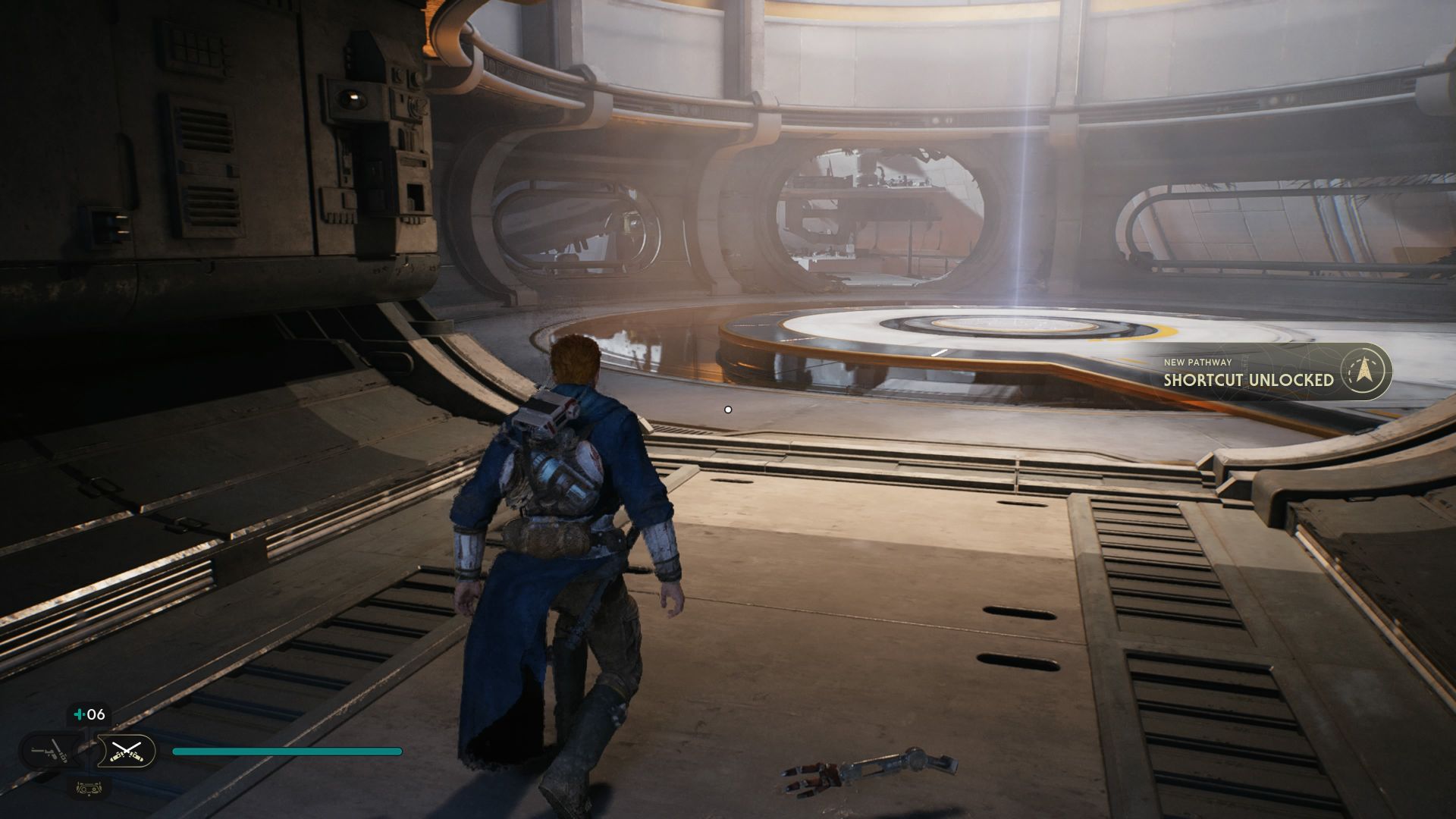Click the compass navigation icon in shortcut banner
The width and height of the screenshot is (1456, 819).
pos(1363,371)
